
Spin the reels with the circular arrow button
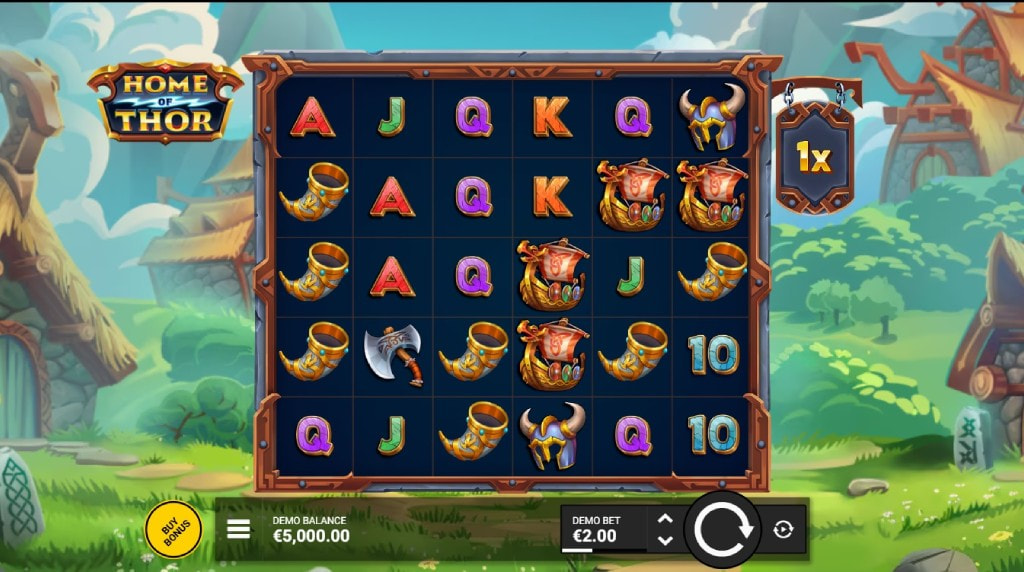(x=723, y=529)
